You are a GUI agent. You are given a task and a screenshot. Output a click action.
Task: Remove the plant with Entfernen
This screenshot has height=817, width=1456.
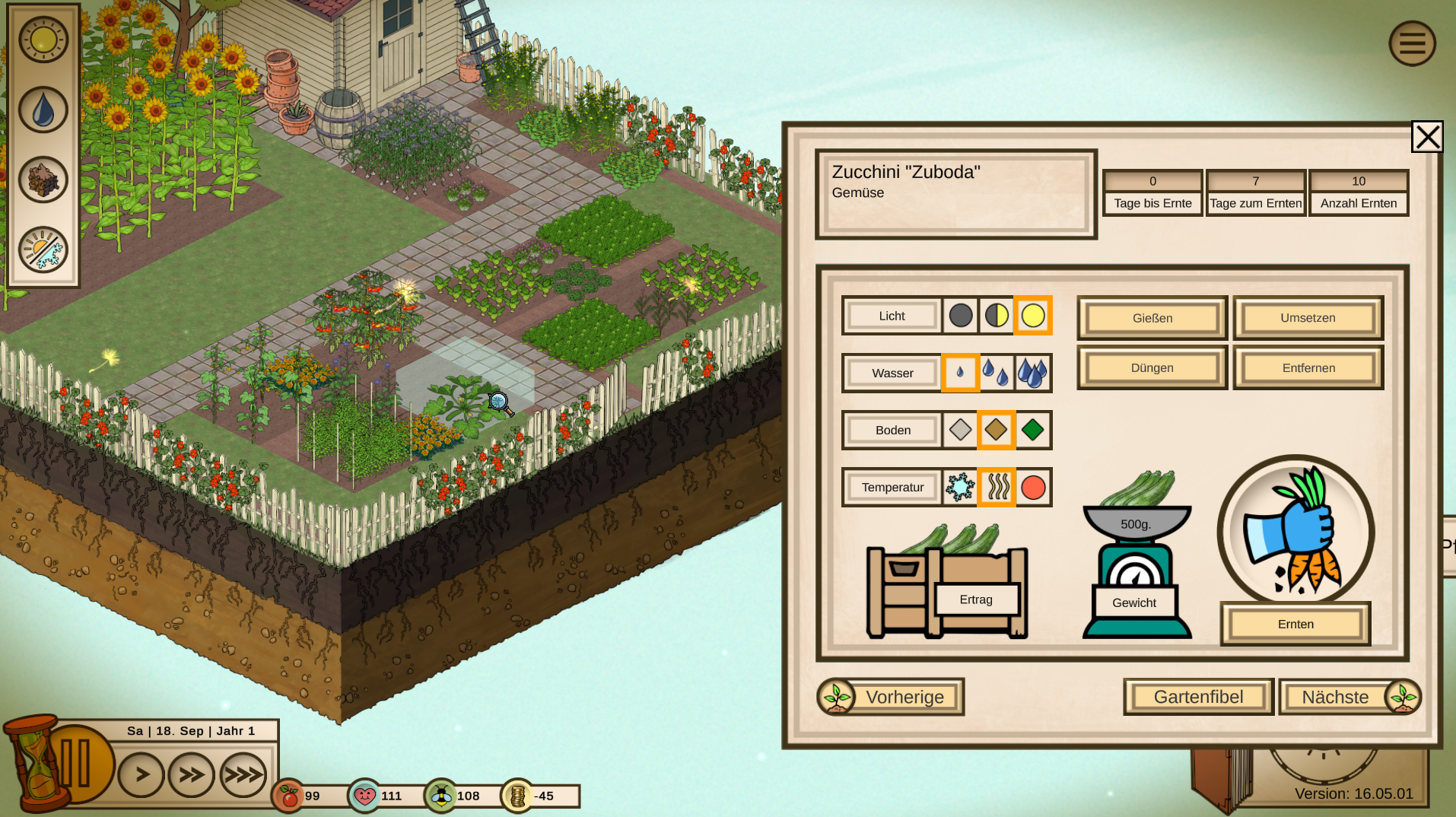tap(1308, 368)
